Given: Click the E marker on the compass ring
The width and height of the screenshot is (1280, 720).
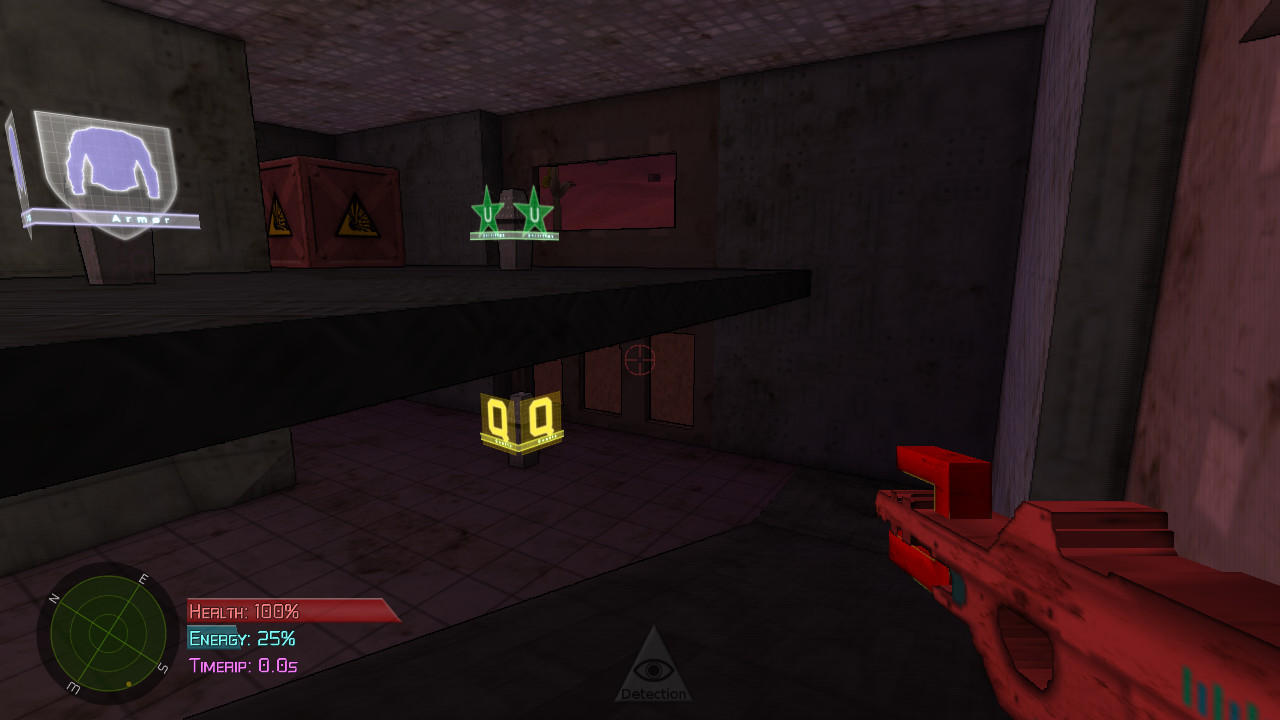Looking at the screenshot, I should 143,578.
